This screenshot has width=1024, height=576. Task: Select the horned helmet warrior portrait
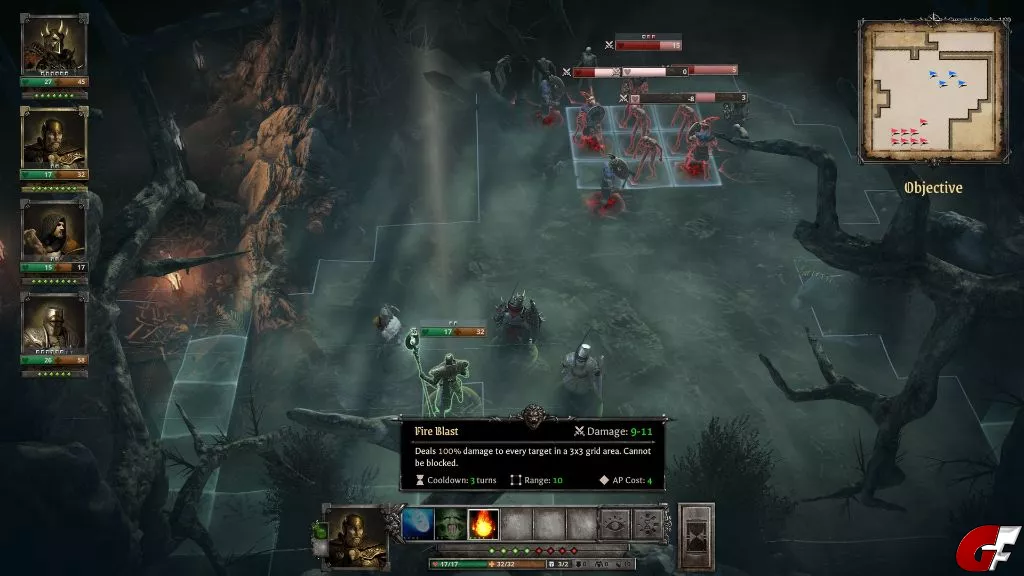tap(54, 46)
